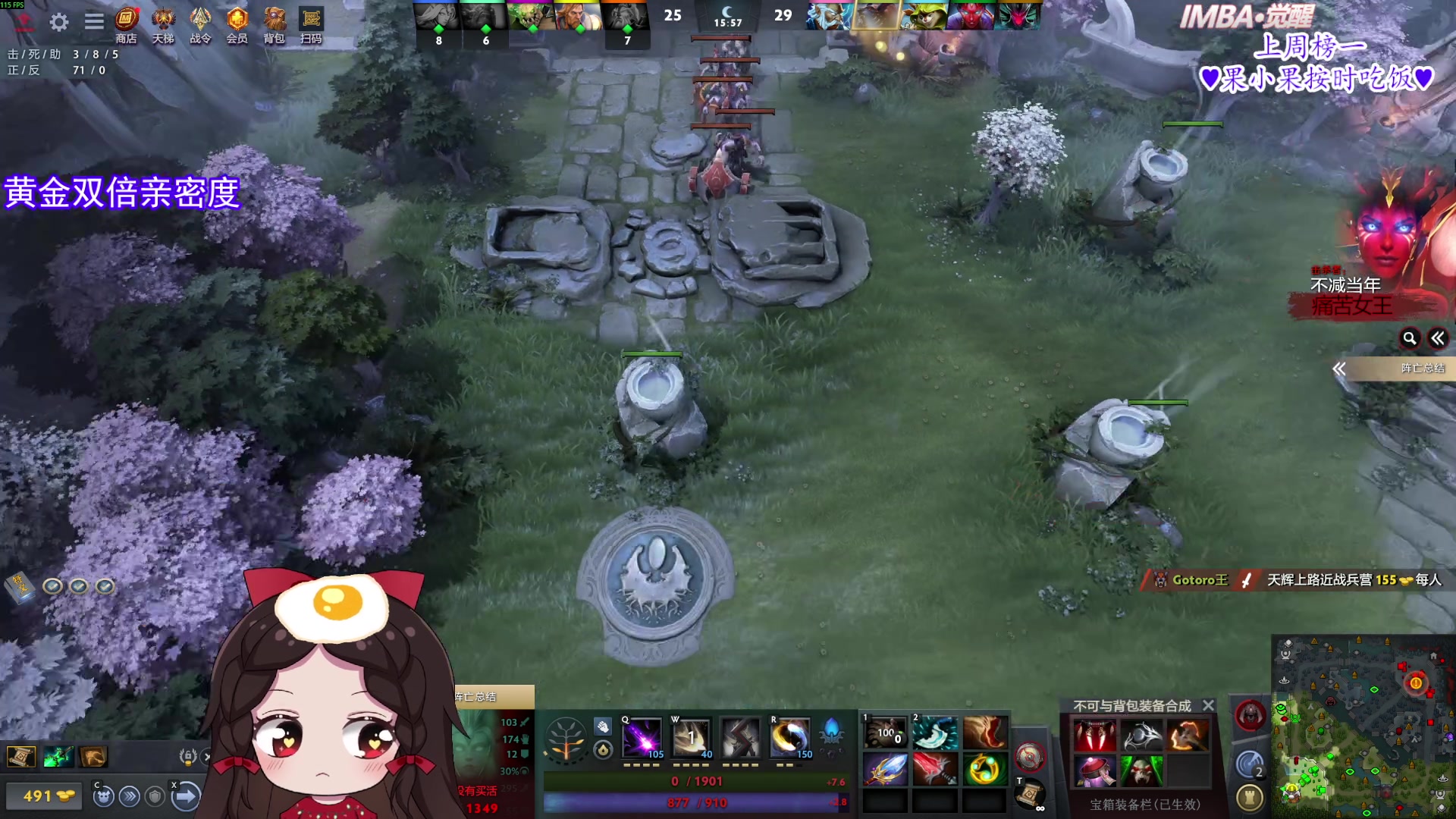Select the courier button

coord(103,796)
